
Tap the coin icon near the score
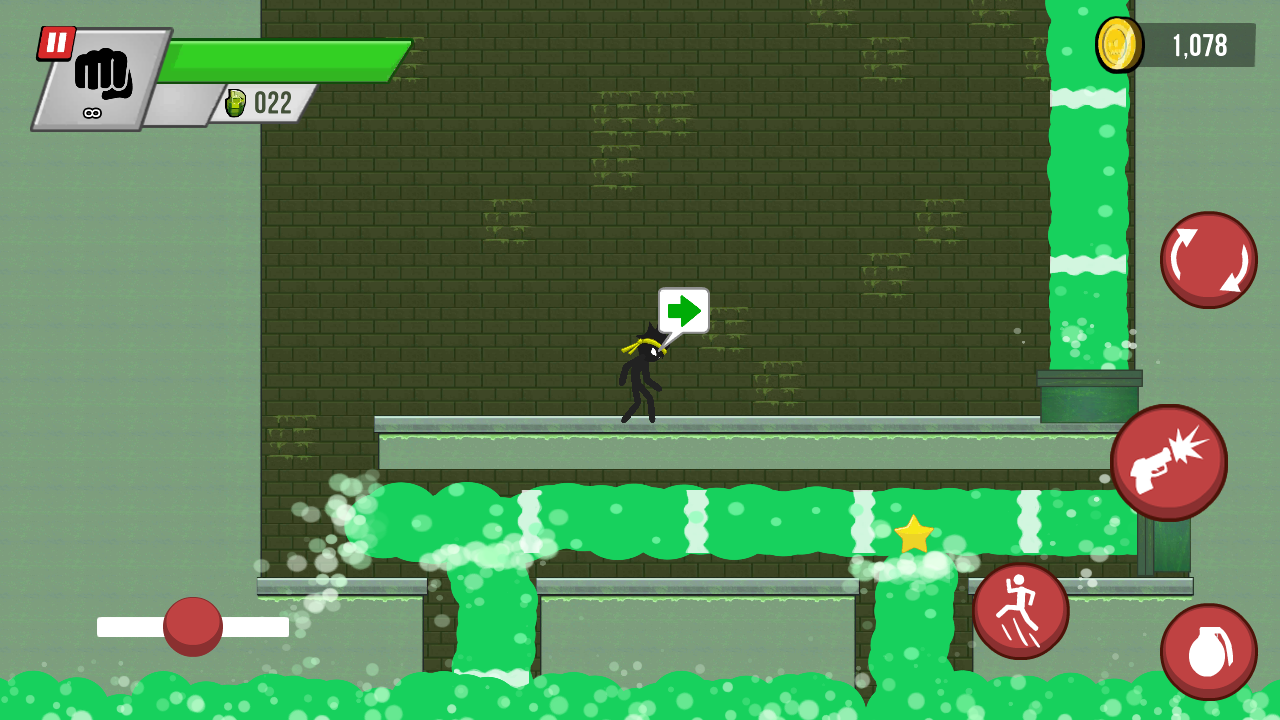click(x=1122, y=45)
